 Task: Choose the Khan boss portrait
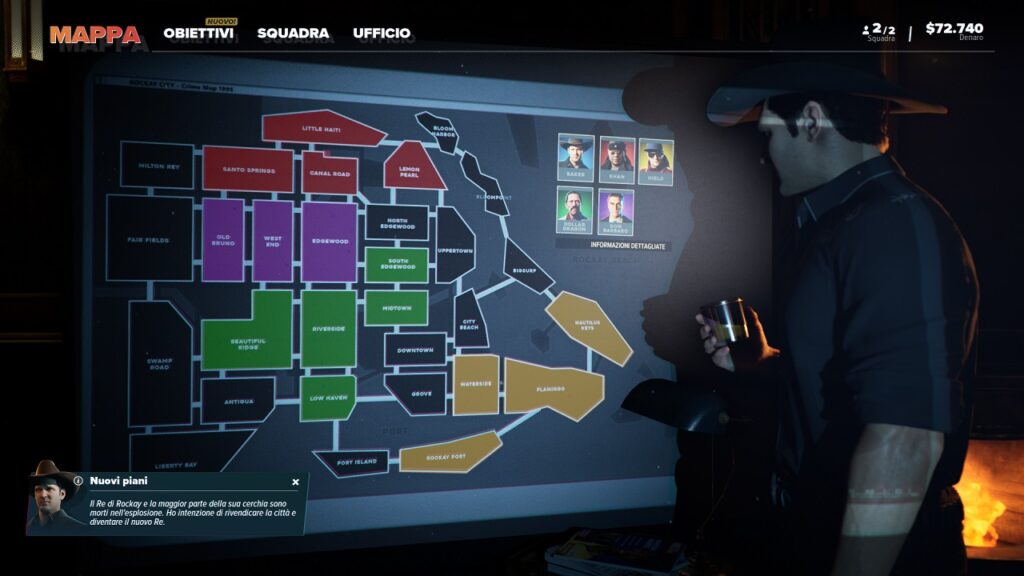tap(616, 160)
